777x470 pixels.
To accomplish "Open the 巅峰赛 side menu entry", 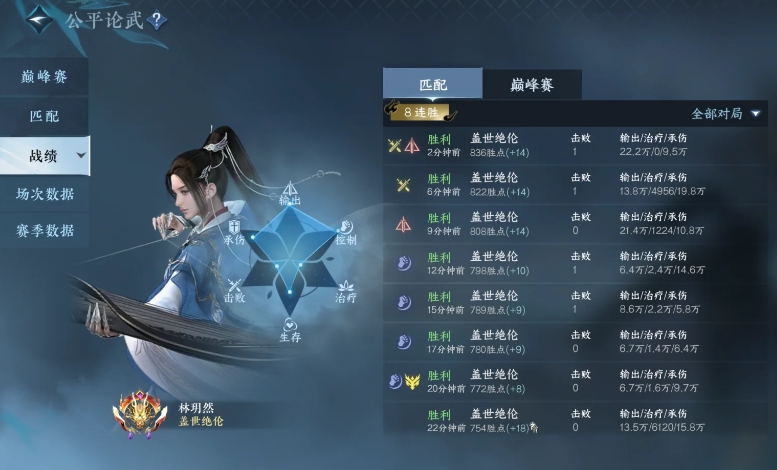I will click(x=44, y=77).
